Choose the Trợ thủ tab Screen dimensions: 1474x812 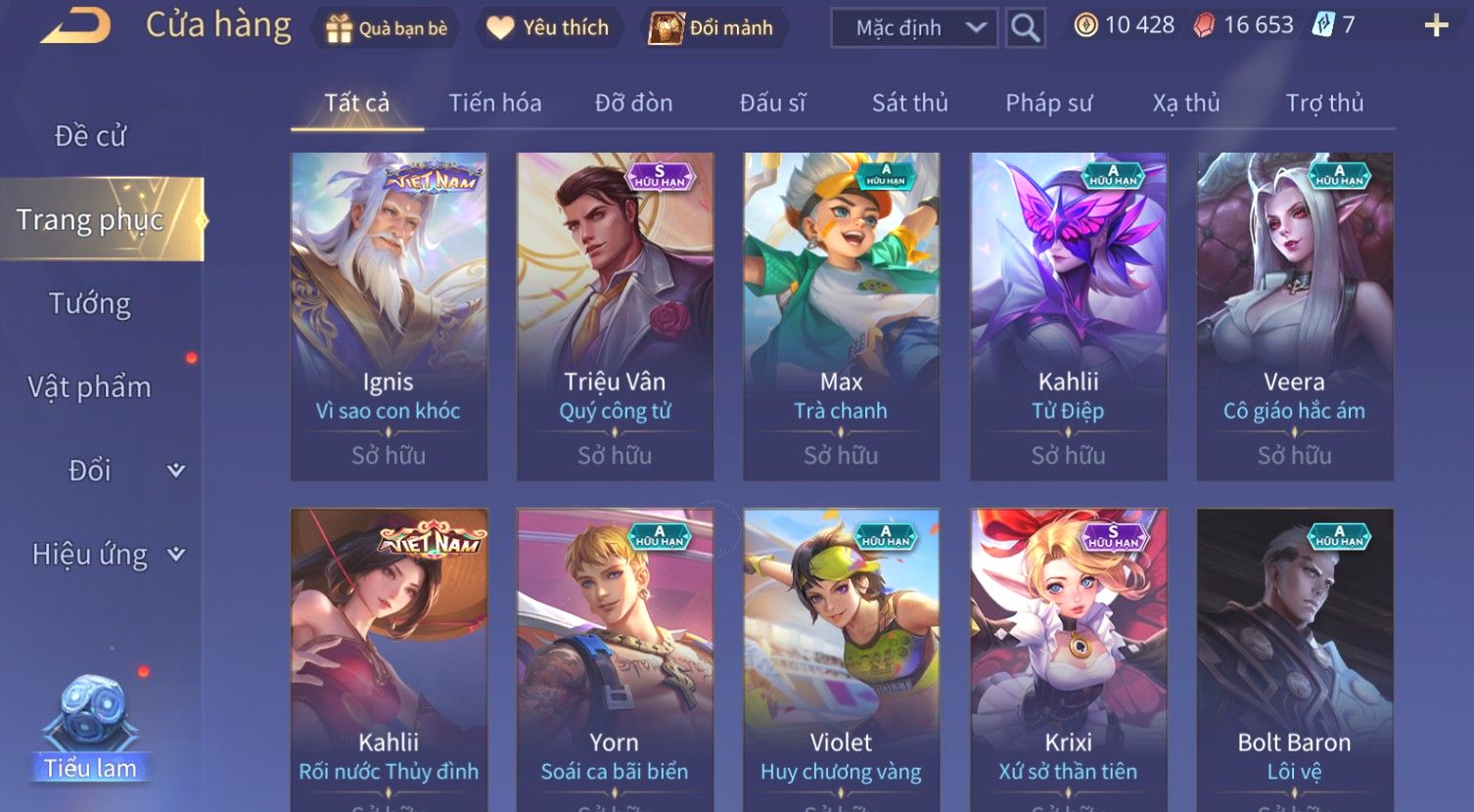(1324, 103)
